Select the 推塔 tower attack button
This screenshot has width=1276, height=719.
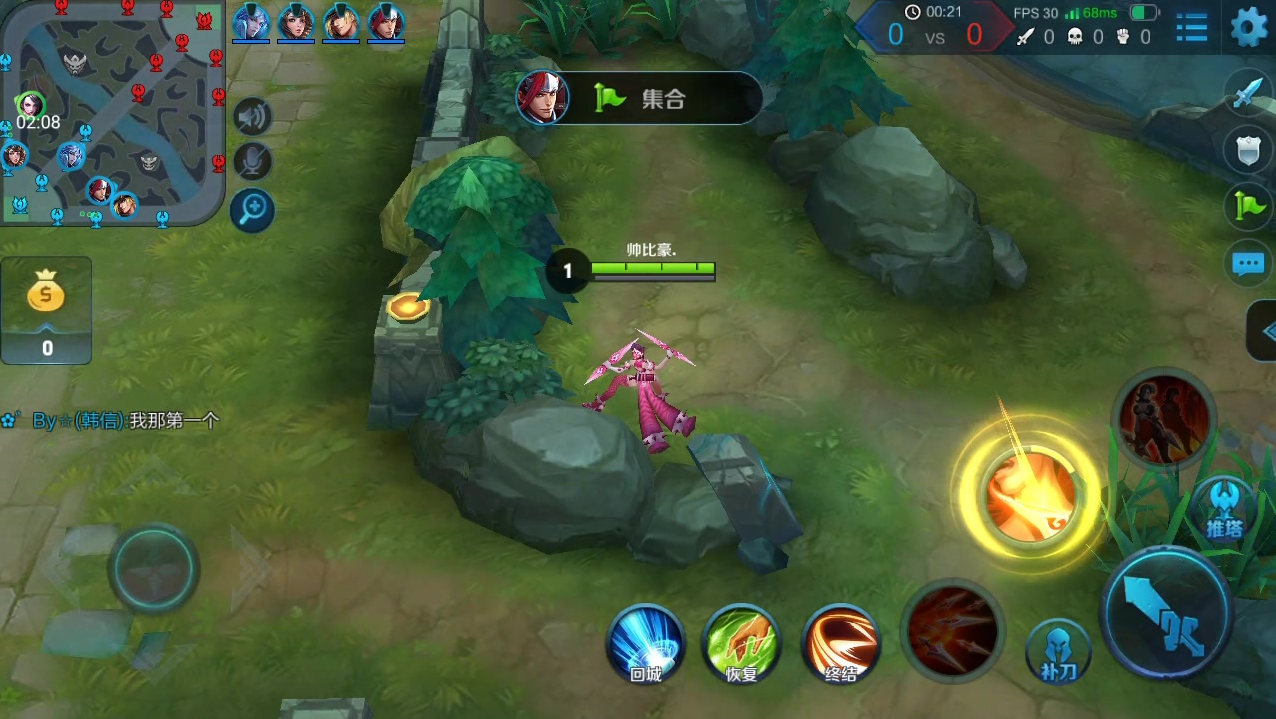tap(1223, 507)
